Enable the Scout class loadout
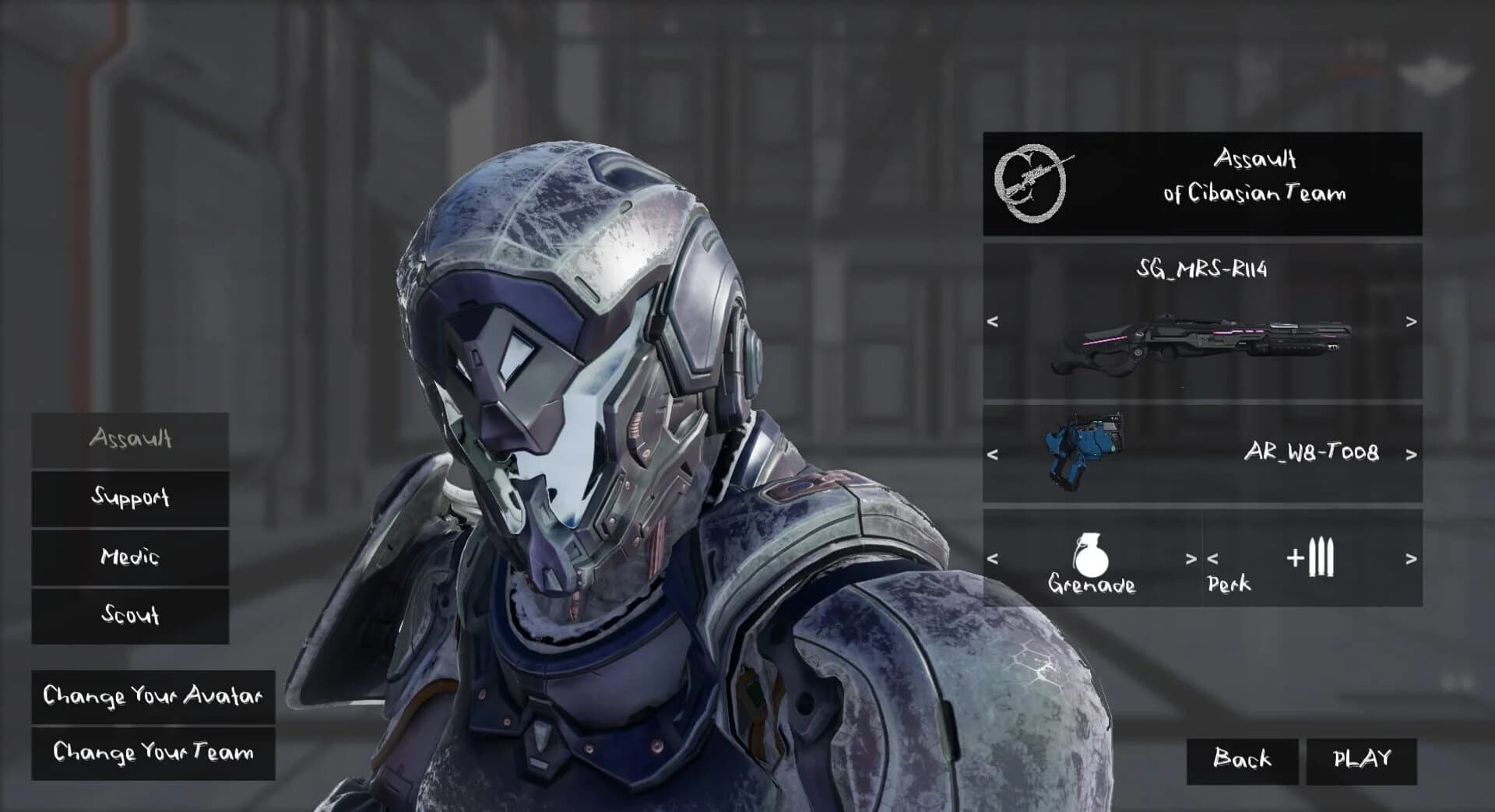The height and width of the screenshot is (812, 1495). tap(129, 616)
